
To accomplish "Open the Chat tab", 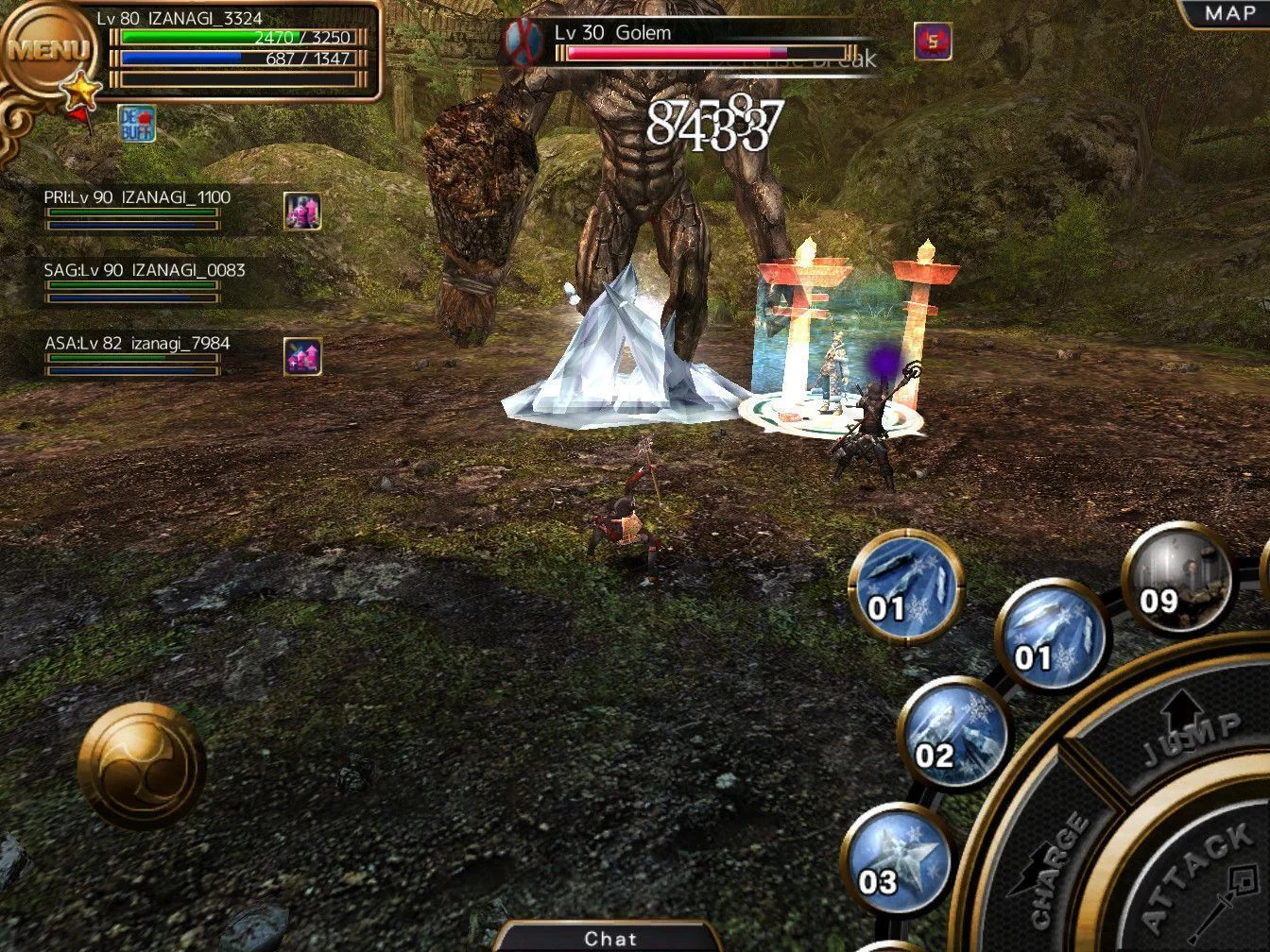I will (609, 938).
